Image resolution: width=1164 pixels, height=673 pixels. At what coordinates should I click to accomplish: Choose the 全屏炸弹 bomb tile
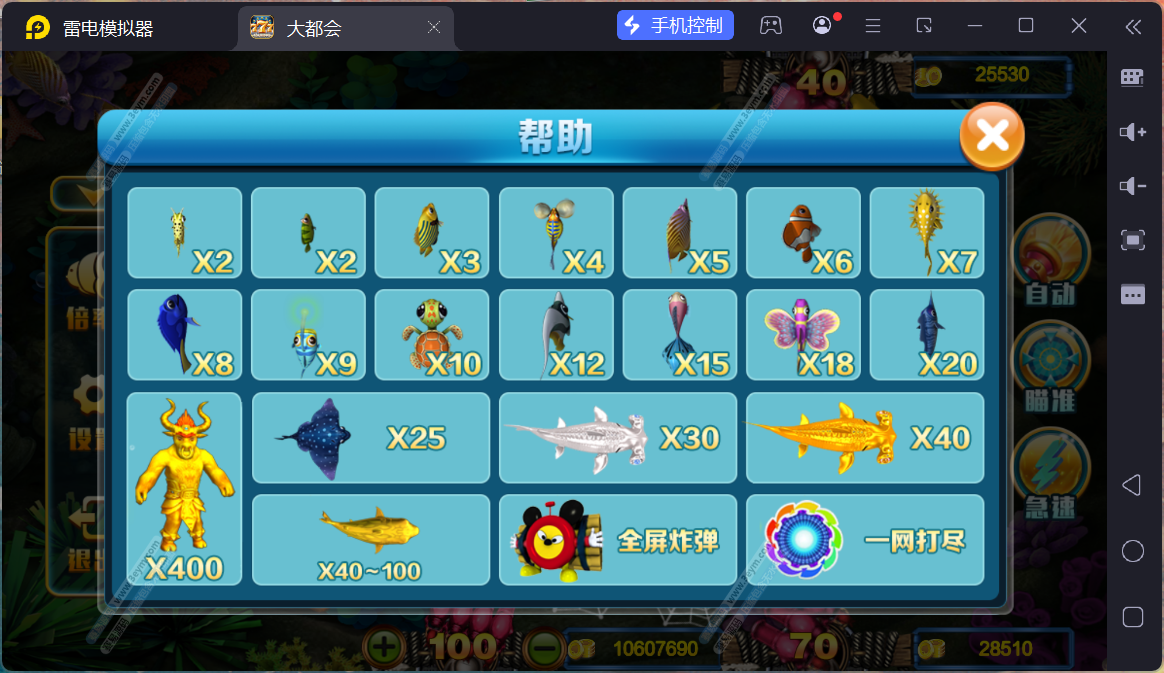tap(617, 540)
